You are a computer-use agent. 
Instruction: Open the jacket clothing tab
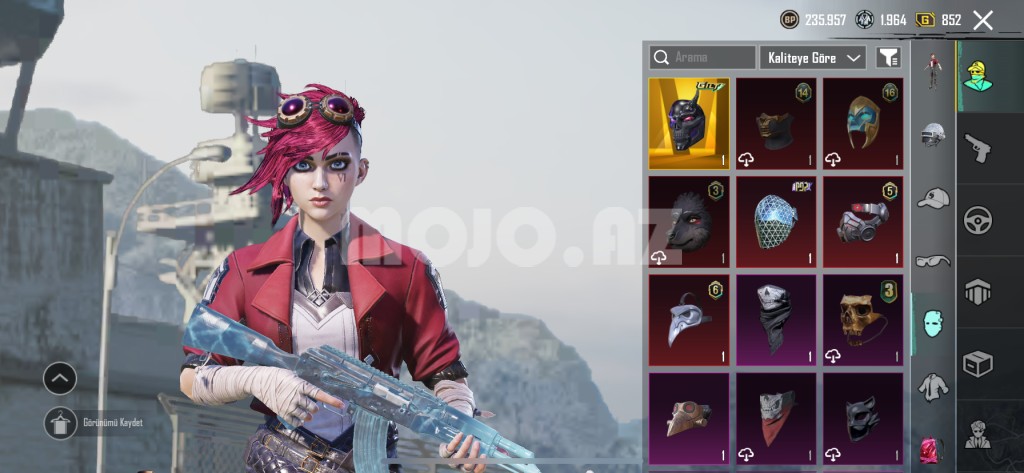tap(933, 386)
